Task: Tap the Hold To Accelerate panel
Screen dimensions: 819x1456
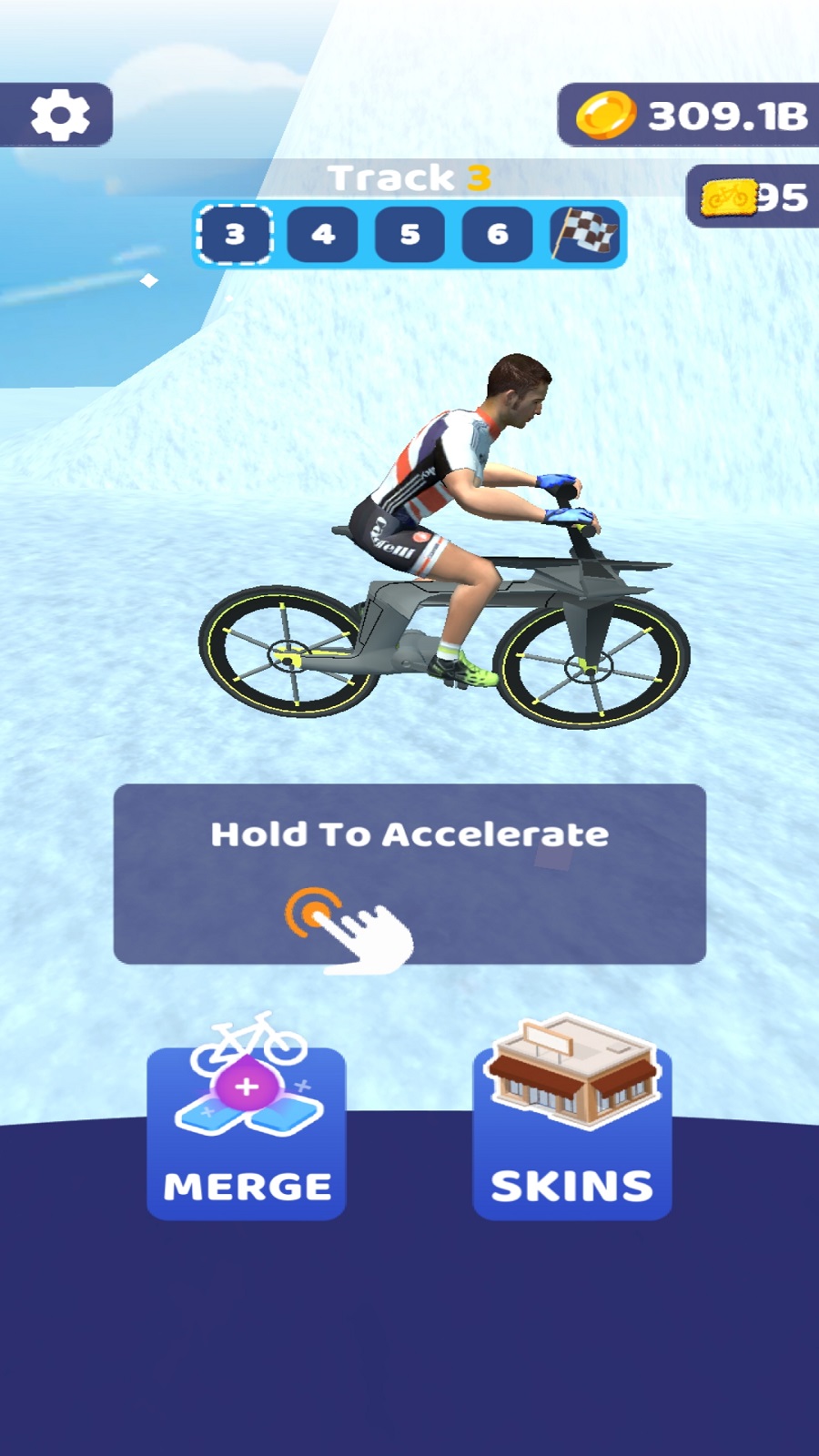Action: pos(409,874)
